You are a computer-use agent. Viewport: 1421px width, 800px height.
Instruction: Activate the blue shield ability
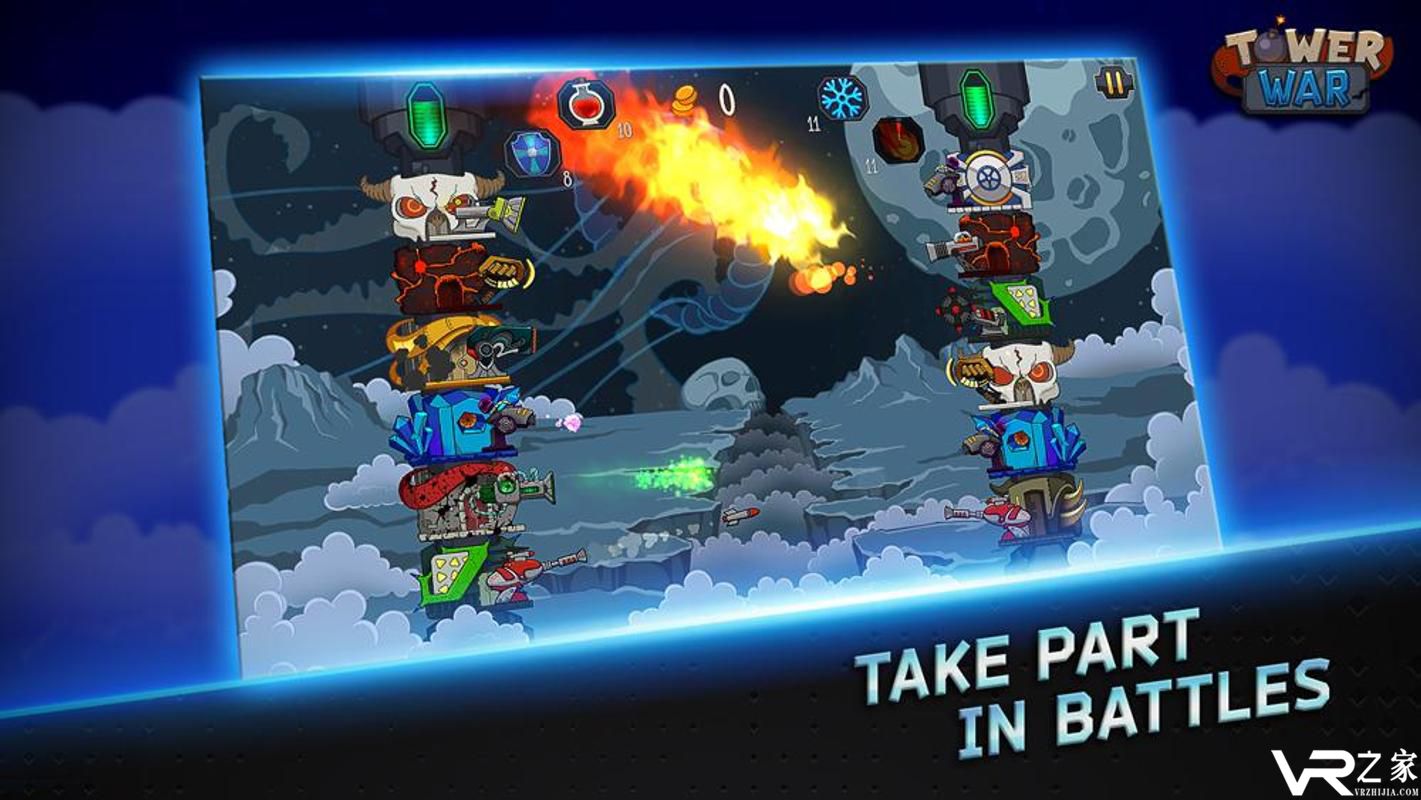(531, 153)
